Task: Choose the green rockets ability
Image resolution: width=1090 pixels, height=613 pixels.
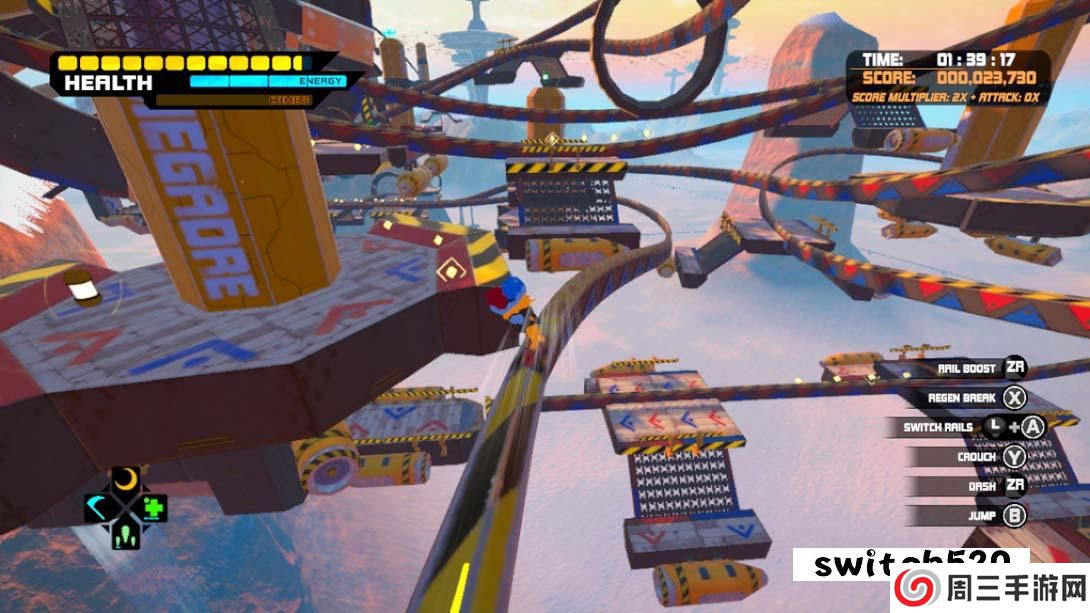Action: click(126, 535)
